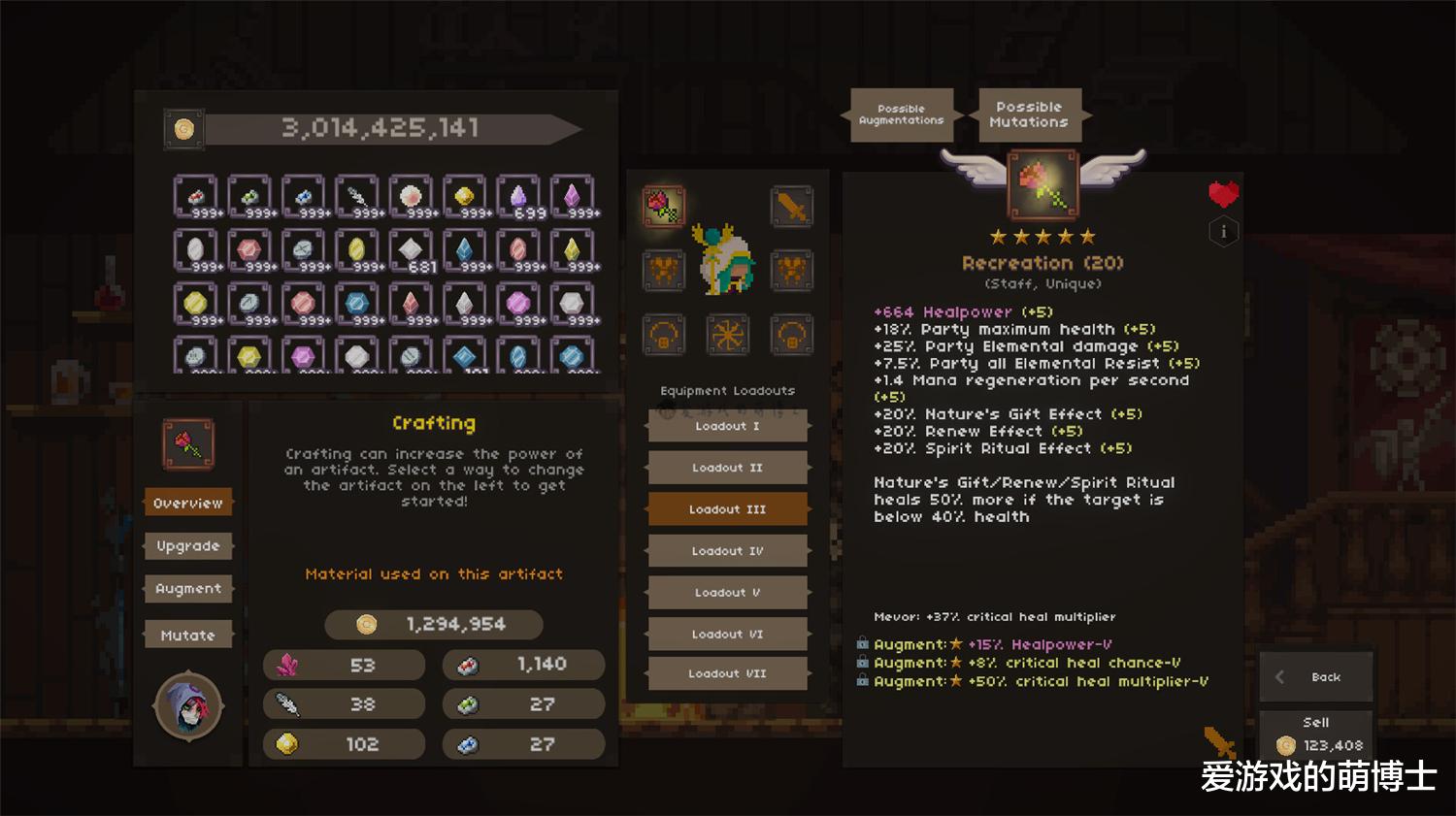Screen dimensions: 1456x816
Task: Sell the artifact for 123,408 gold
Action: [x=1317, y=735]
